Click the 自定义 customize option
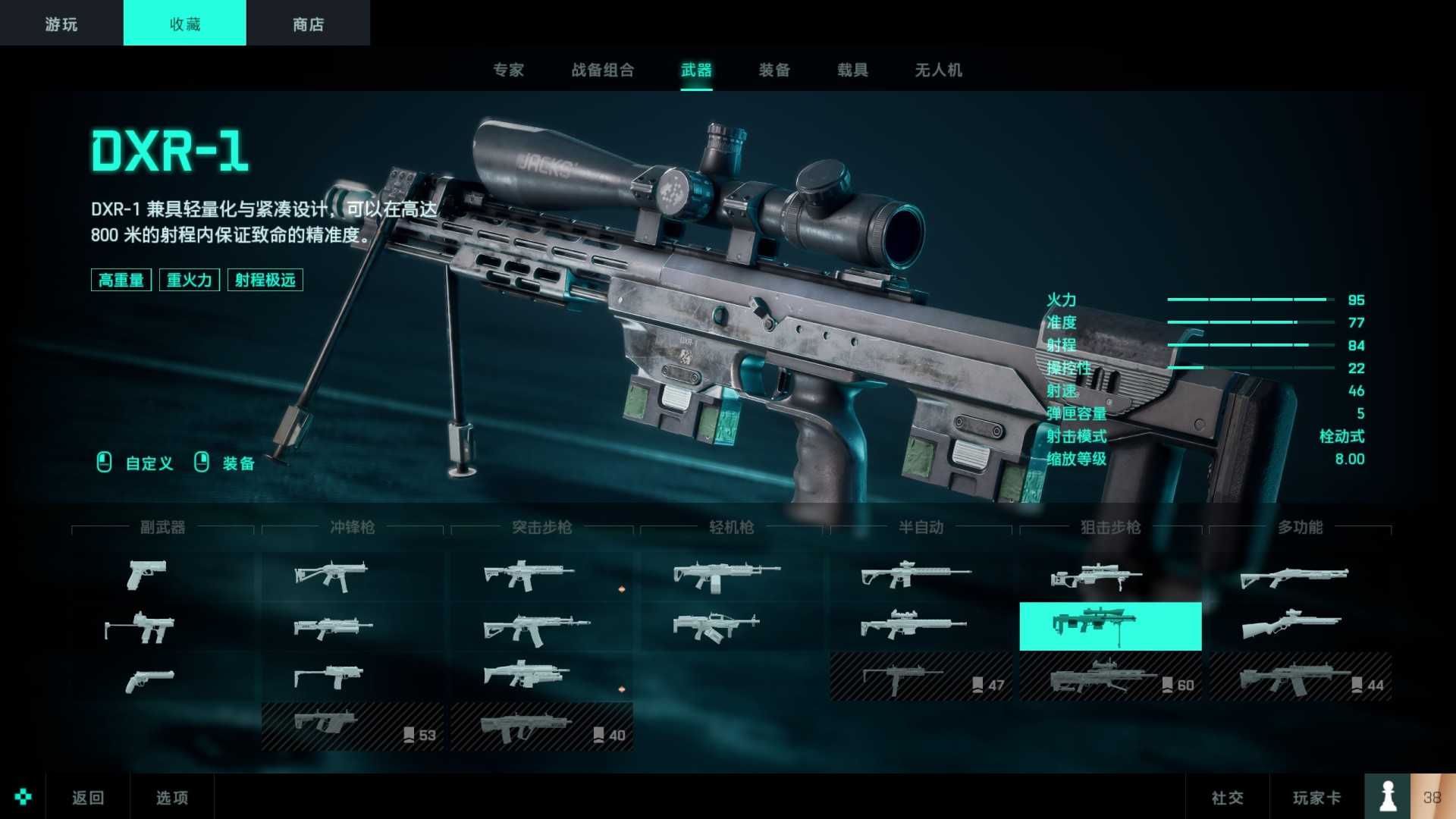 click(x=149, y=463)
